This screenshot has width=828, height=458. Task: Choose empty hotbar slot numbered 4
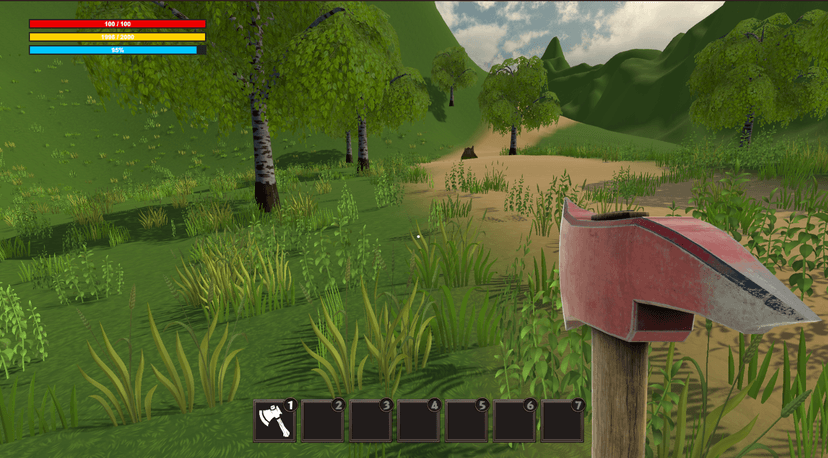(x=417, y=421)
